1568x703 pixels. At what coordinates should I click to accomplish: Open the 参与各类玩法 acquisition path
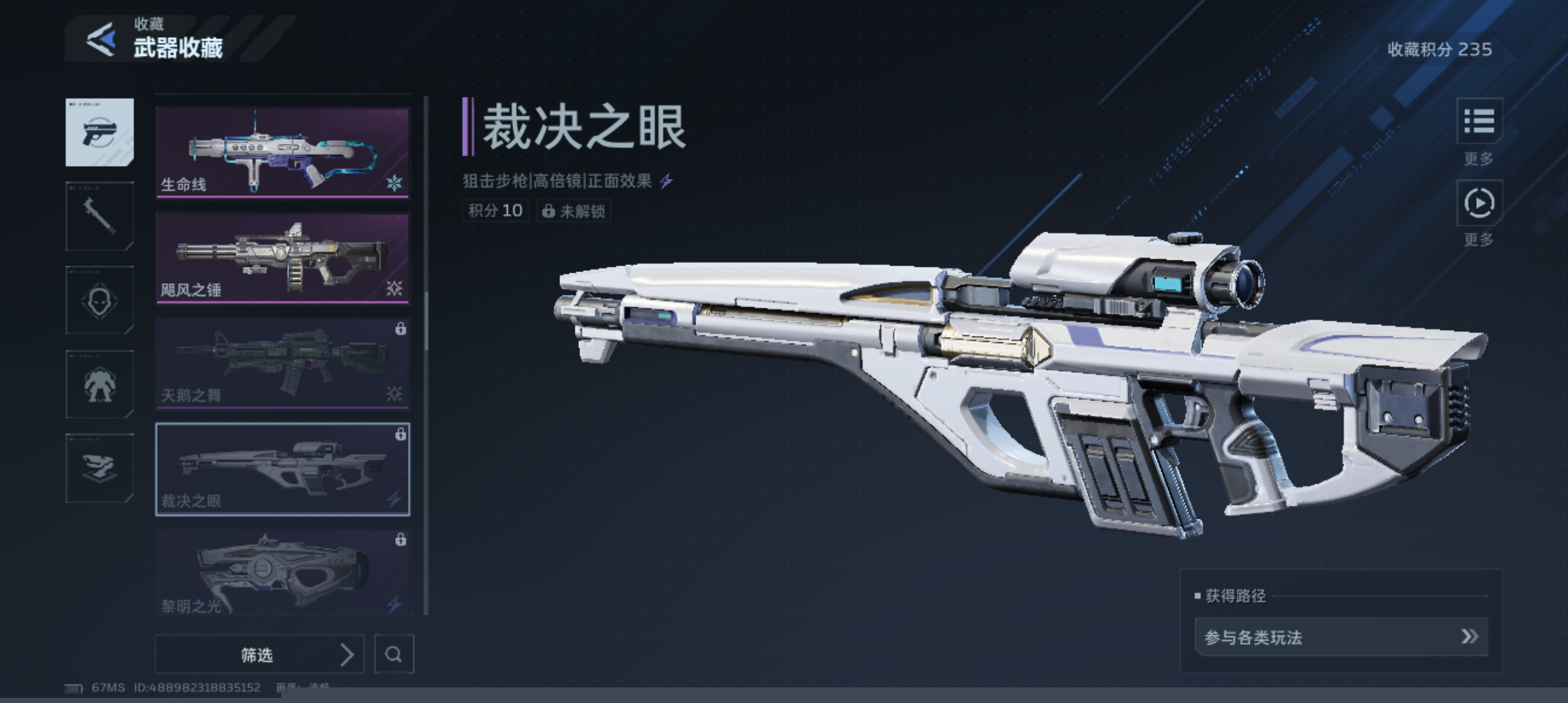(1341, 637)
